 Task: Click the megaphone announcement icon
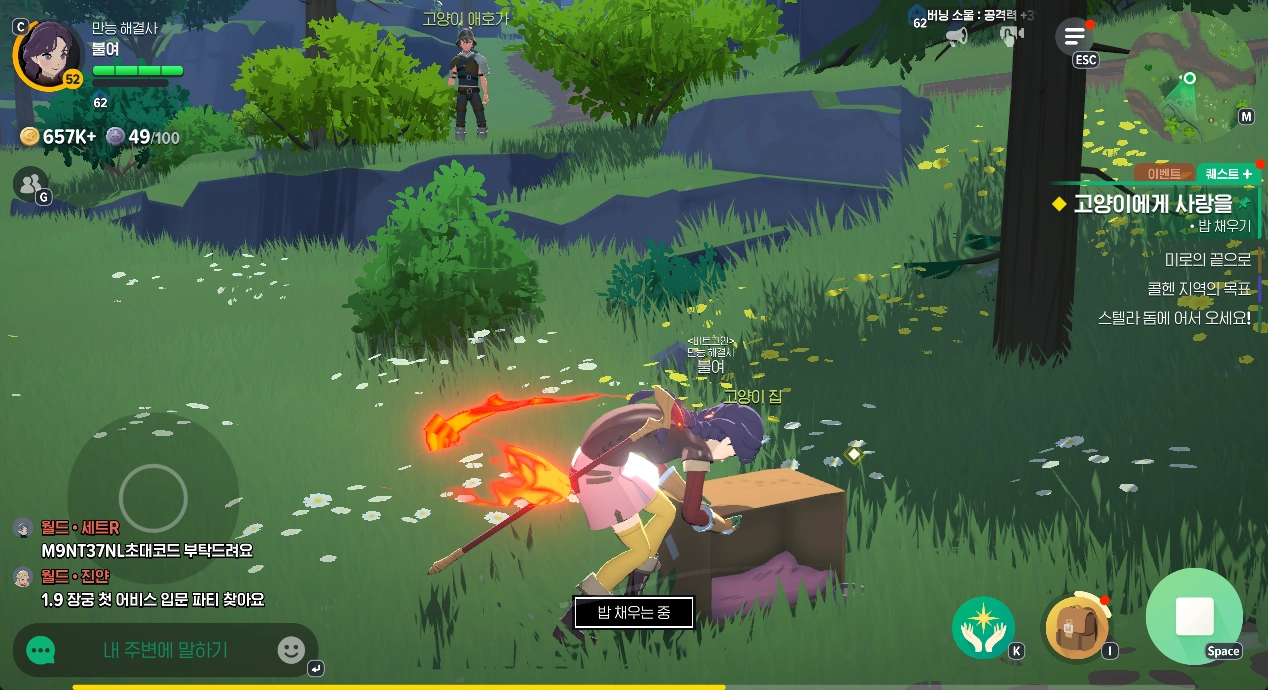[x=956, y=37]
